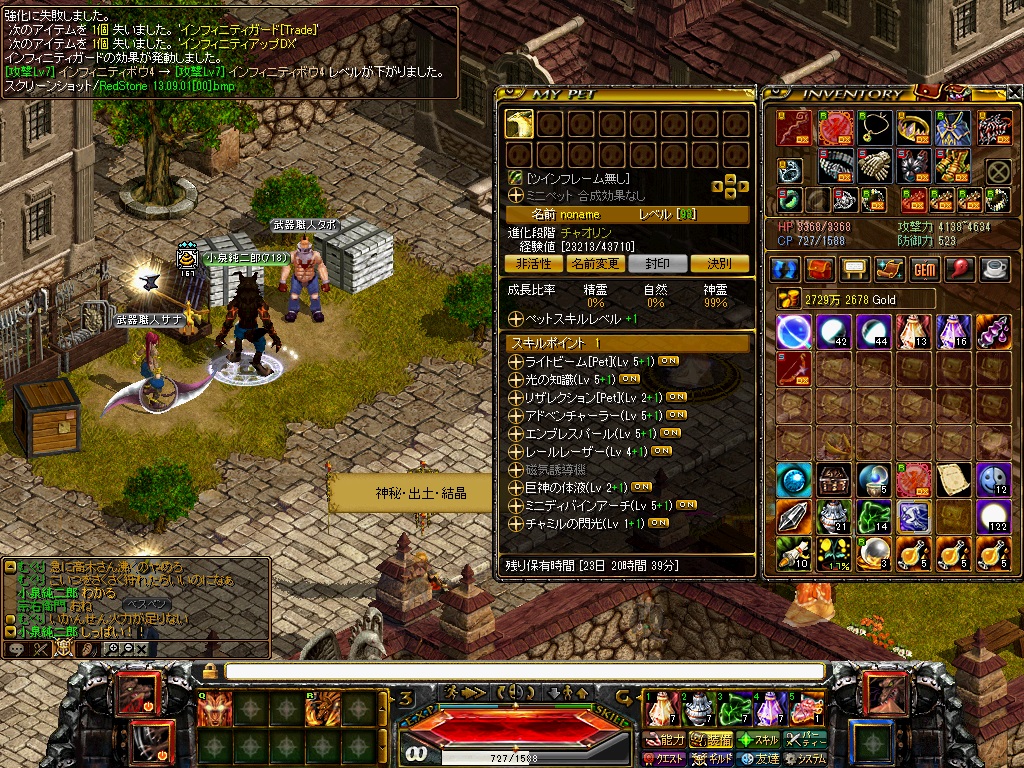The height and width of the screenshot is (768, 1024).
Task: Open the GEM inventory button
Action: (x=923, y=269)
